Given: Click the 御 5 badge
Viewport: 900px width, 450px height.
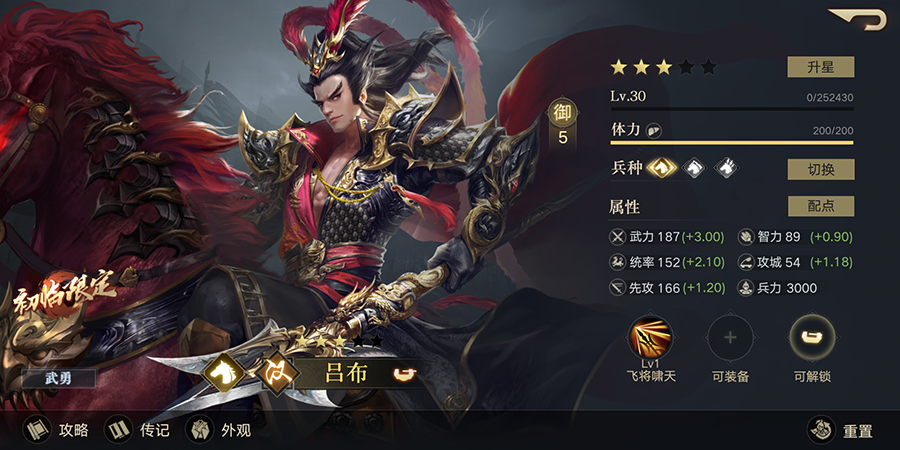Looking at the screenshot, I should (562, 125).
